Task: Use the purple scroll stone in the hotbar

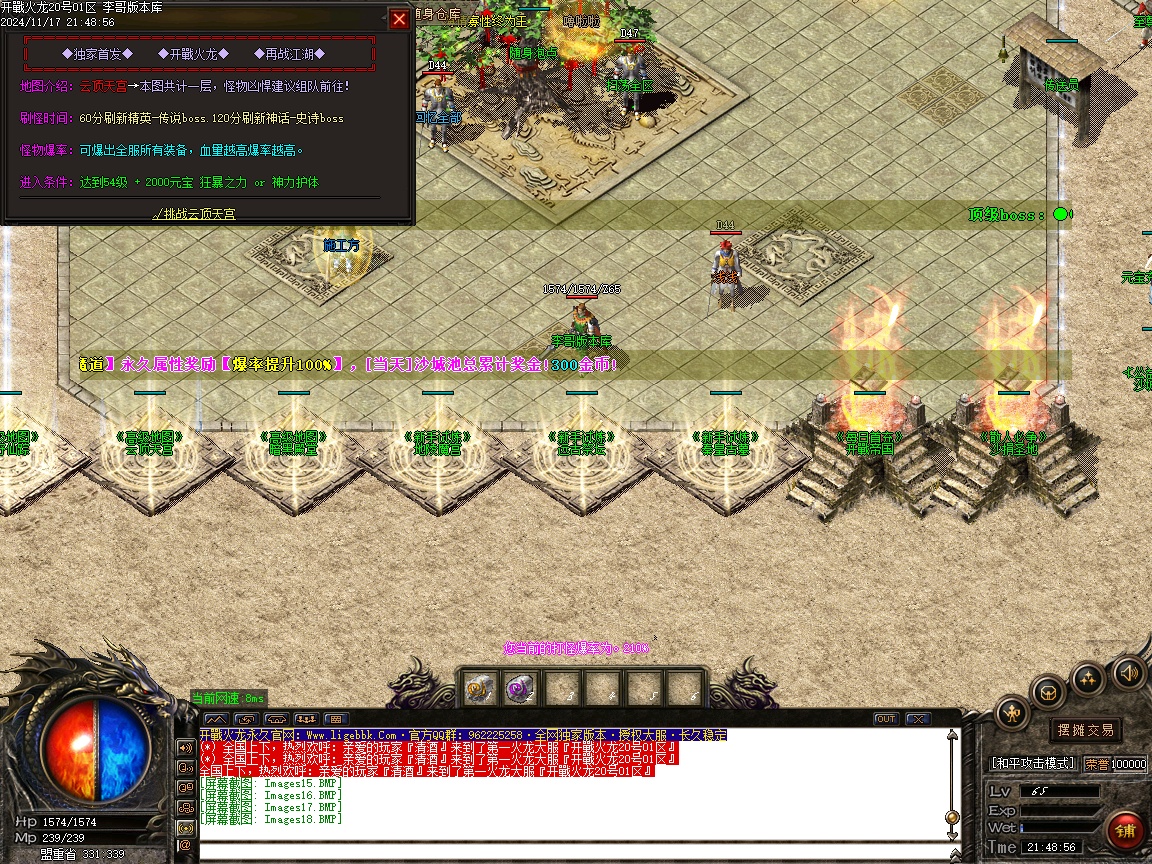Action: pyautogui.click(x=519, y=689)
